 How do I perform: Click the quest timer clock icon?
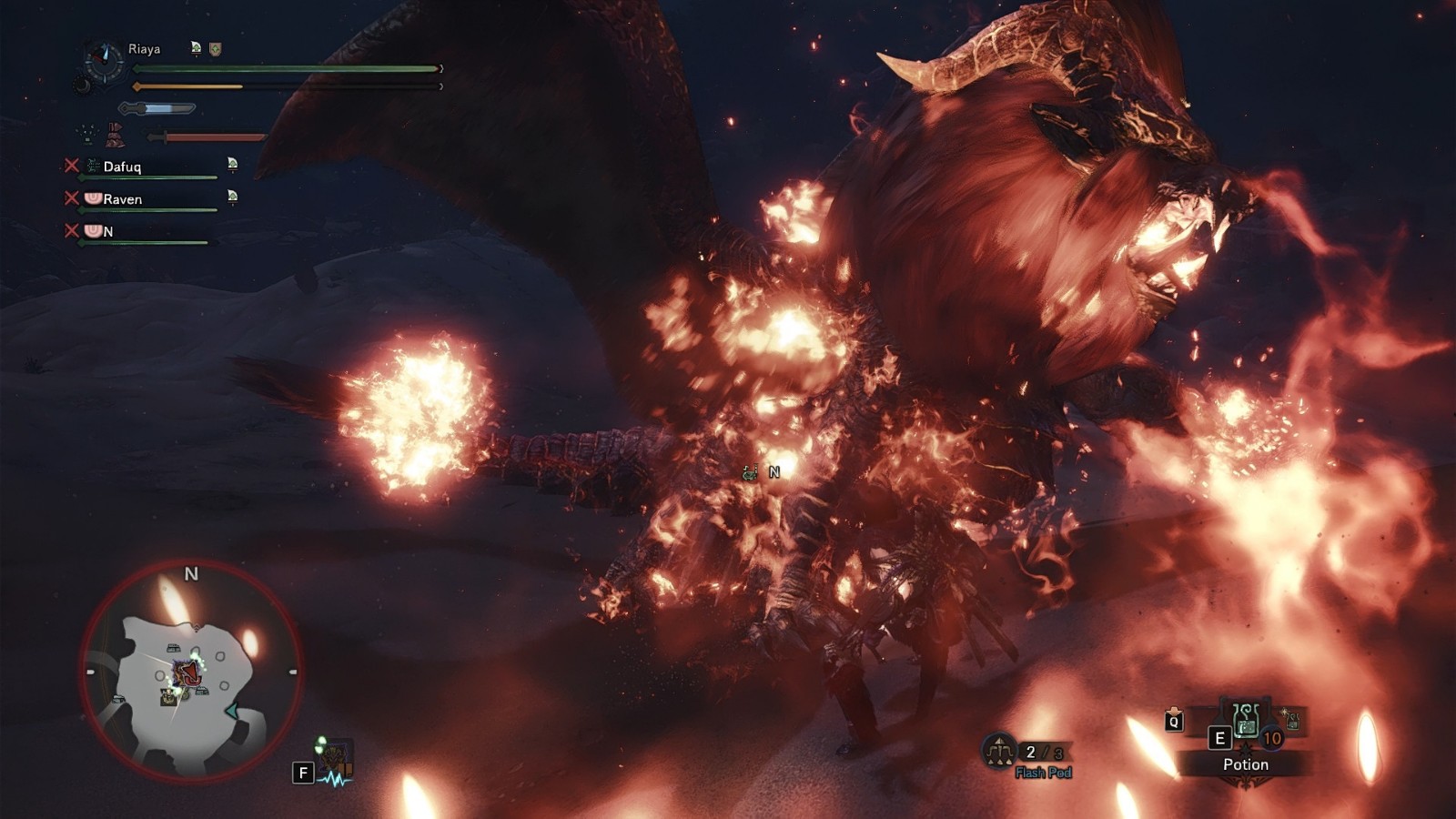click(104, 62)
